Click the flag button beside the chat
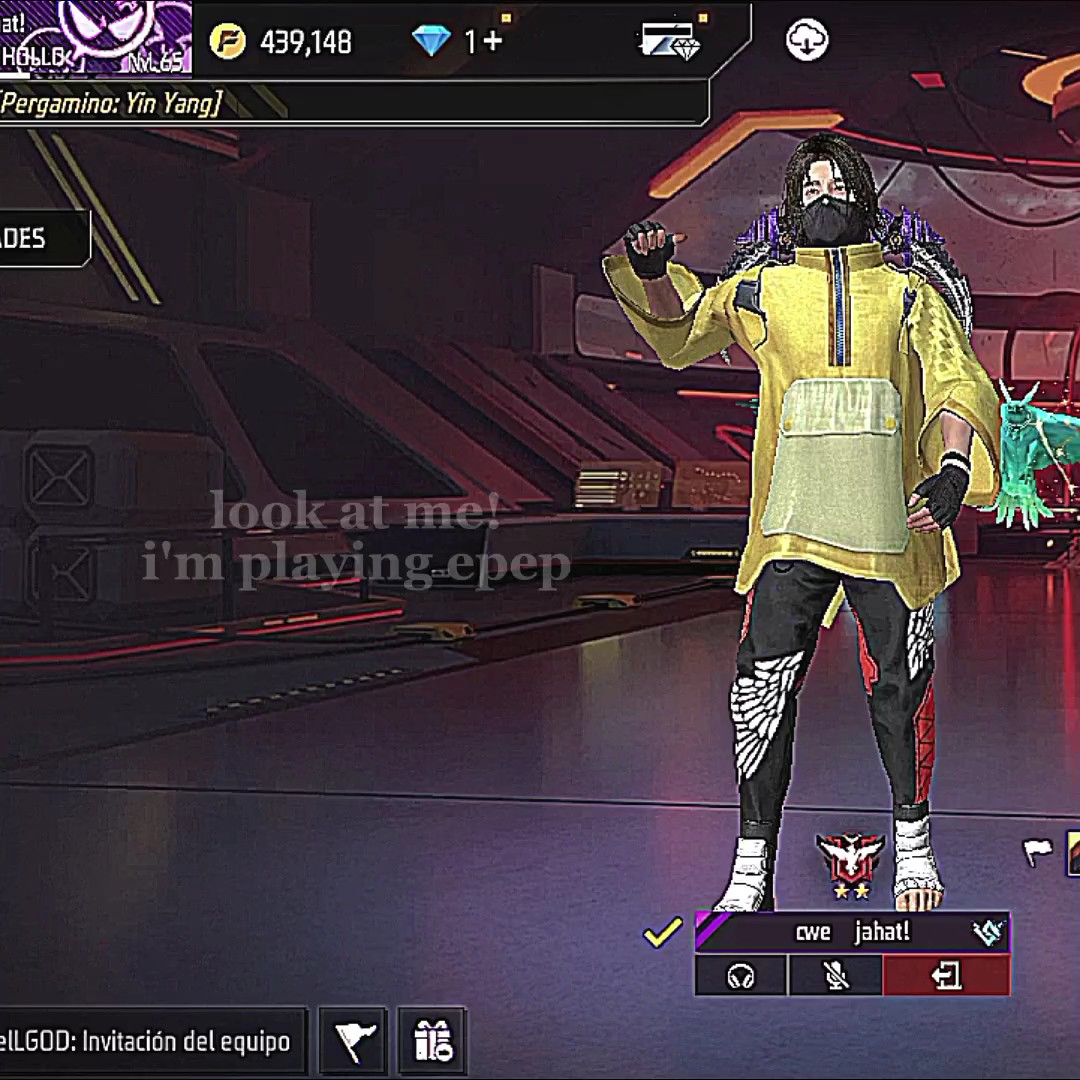This screenshot has height=1080, width=1080. 353,1042
